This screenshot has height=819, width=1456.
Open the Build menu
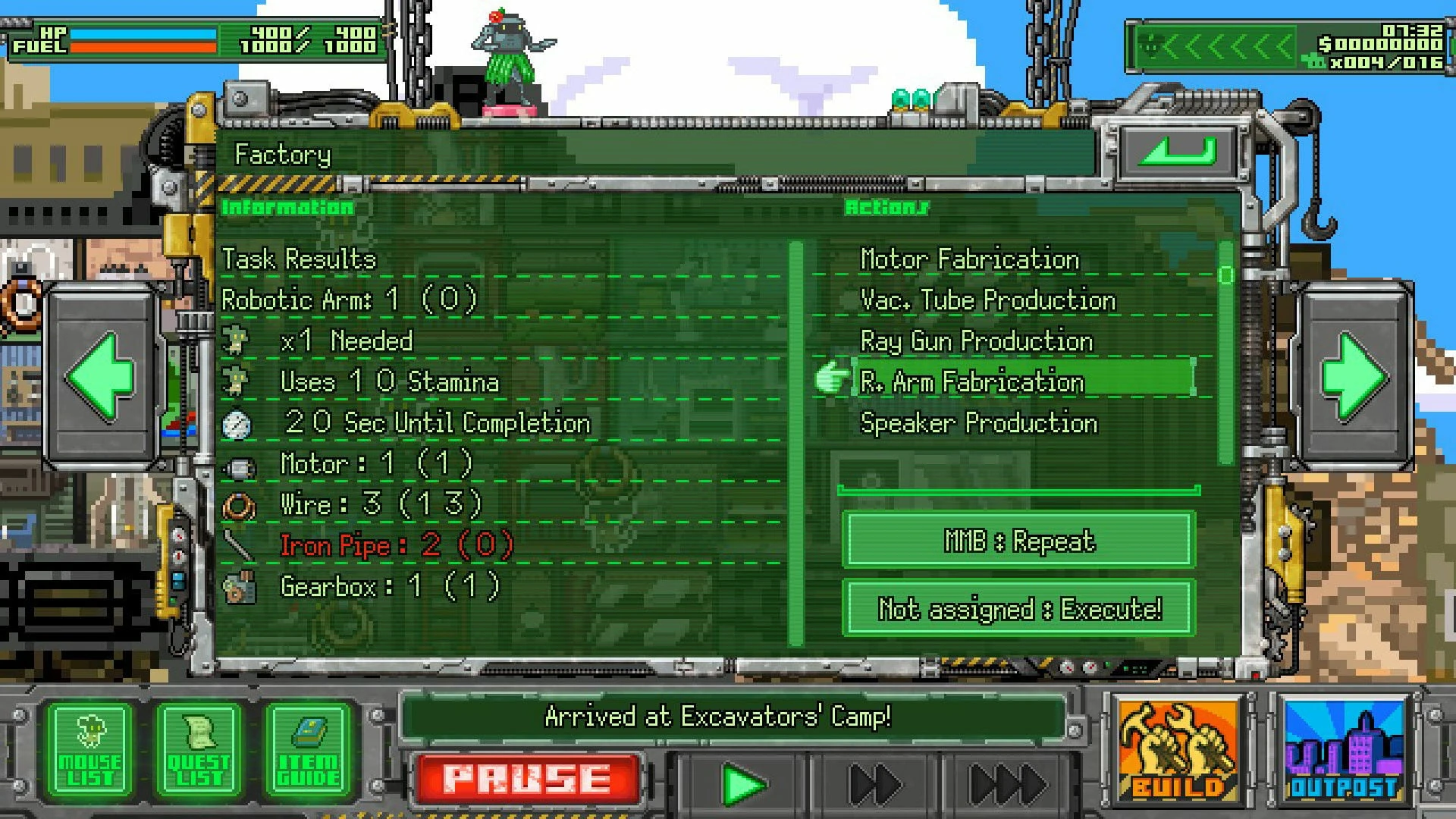coord(1178,752)
